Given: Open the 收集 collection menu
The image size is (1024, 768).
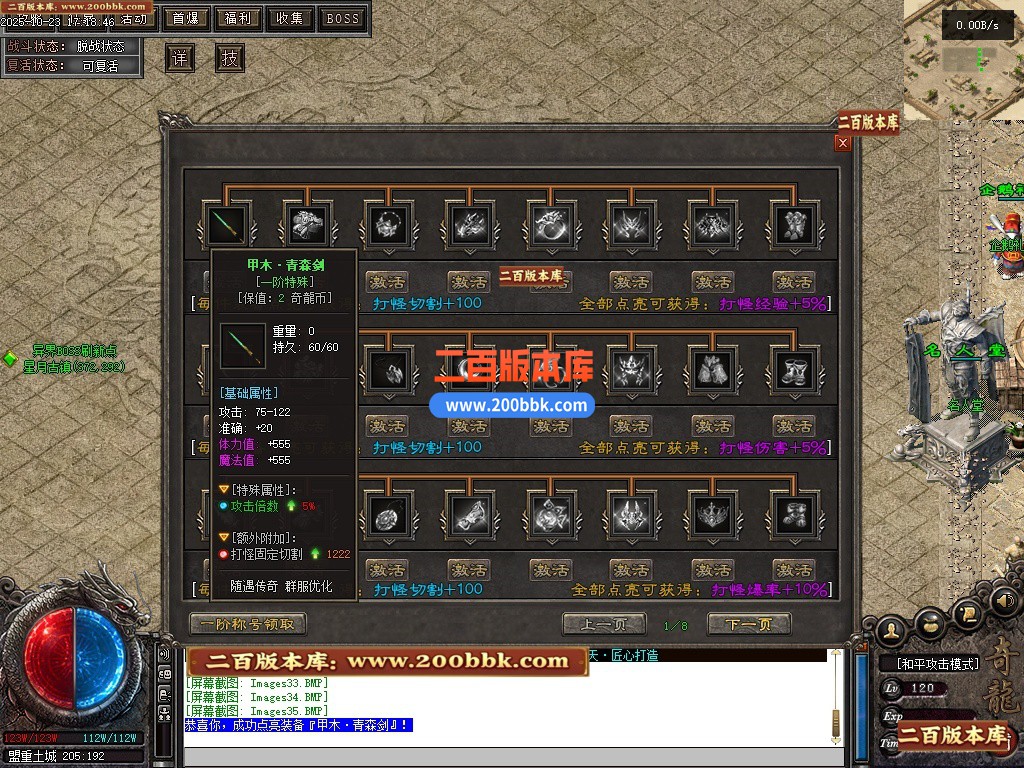Looking at the screenshot, I should 290,18.
